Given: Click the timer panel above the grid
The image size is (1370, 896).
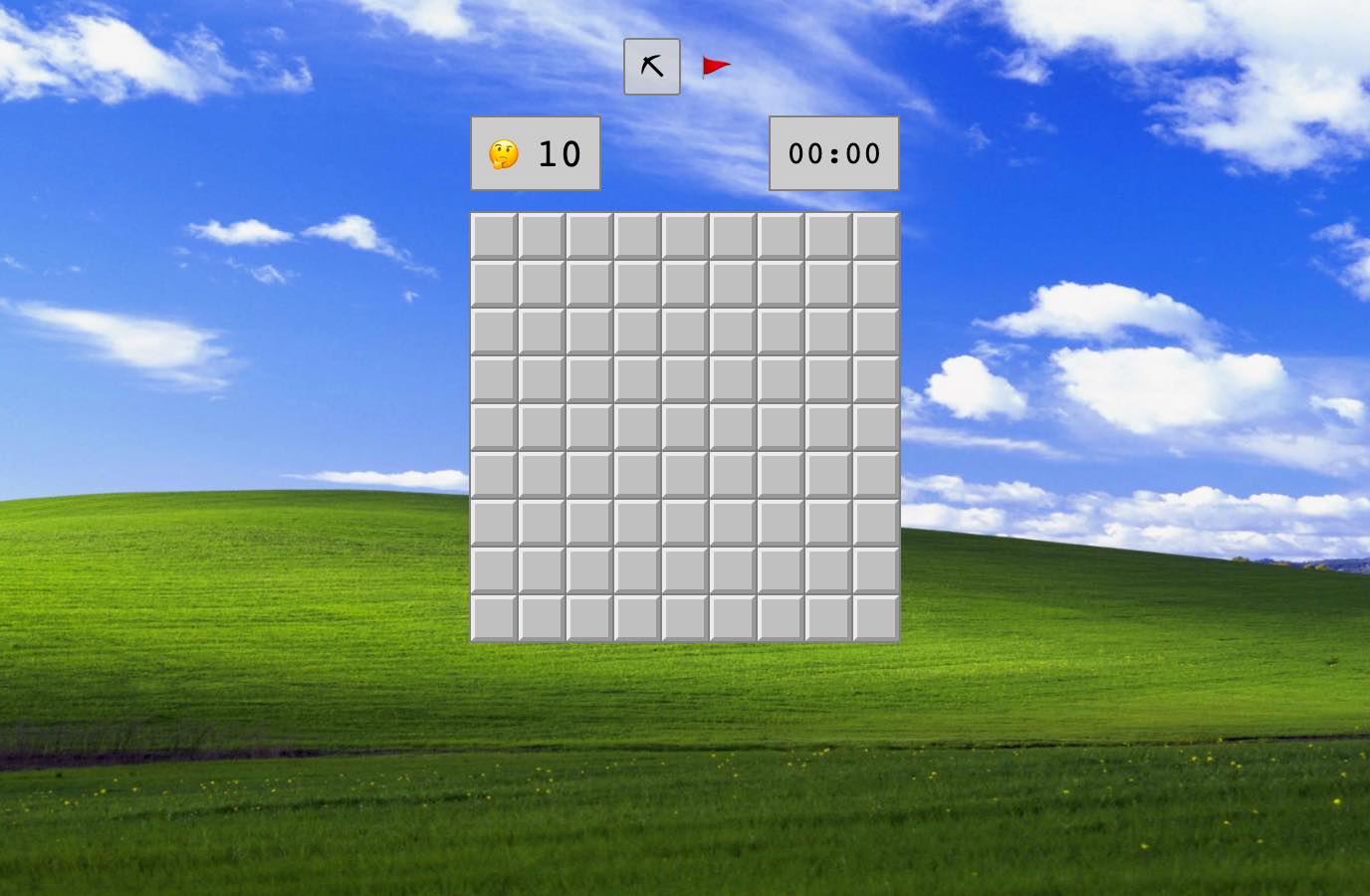Looking at the screenshot, I should point(833,153).
